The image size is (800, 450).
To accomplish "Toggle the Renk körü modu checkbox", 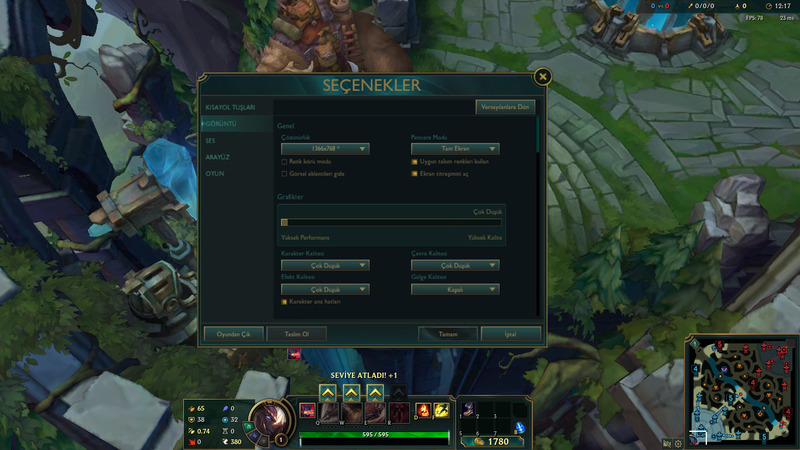I will [x=284, y=161].
